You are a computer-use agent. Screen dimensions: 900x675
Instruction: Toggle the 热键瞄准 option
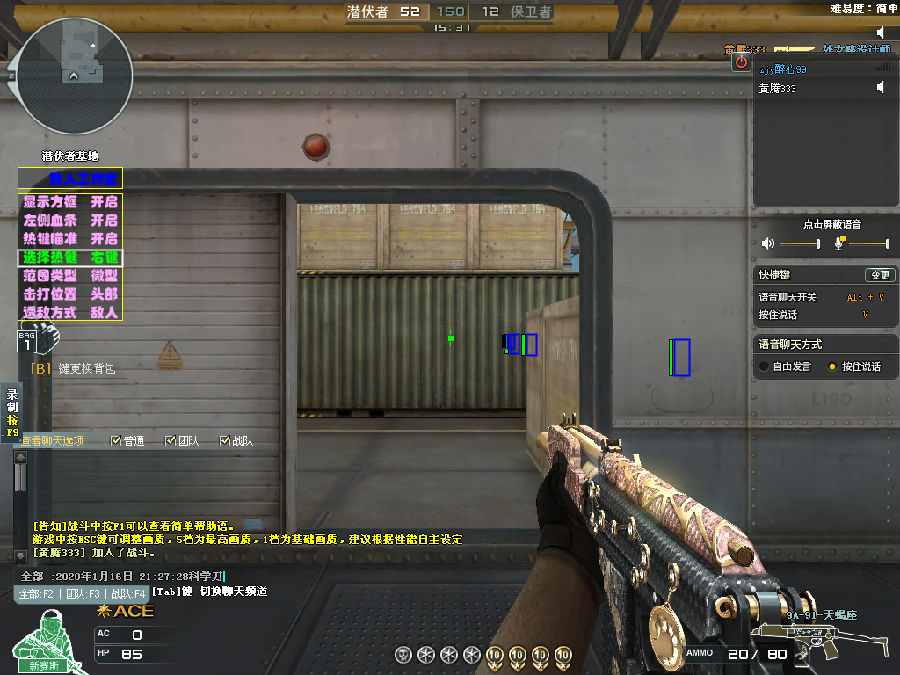pos(70,239)
